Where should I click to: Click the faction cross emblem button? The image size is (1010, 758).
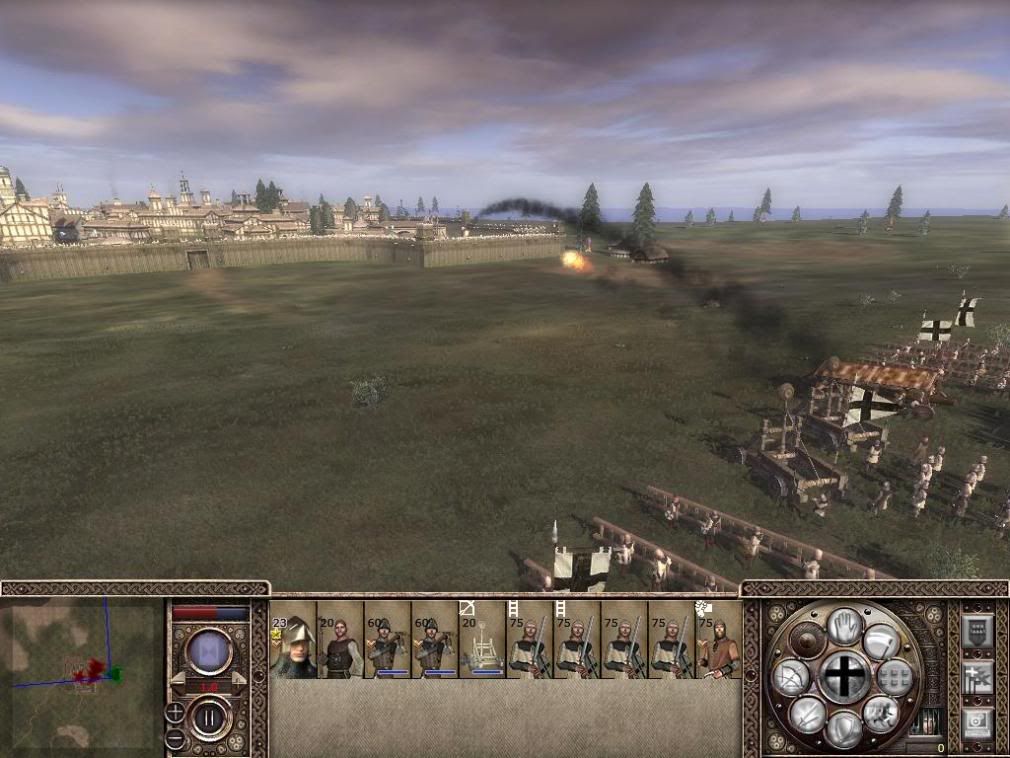(845, 677)
